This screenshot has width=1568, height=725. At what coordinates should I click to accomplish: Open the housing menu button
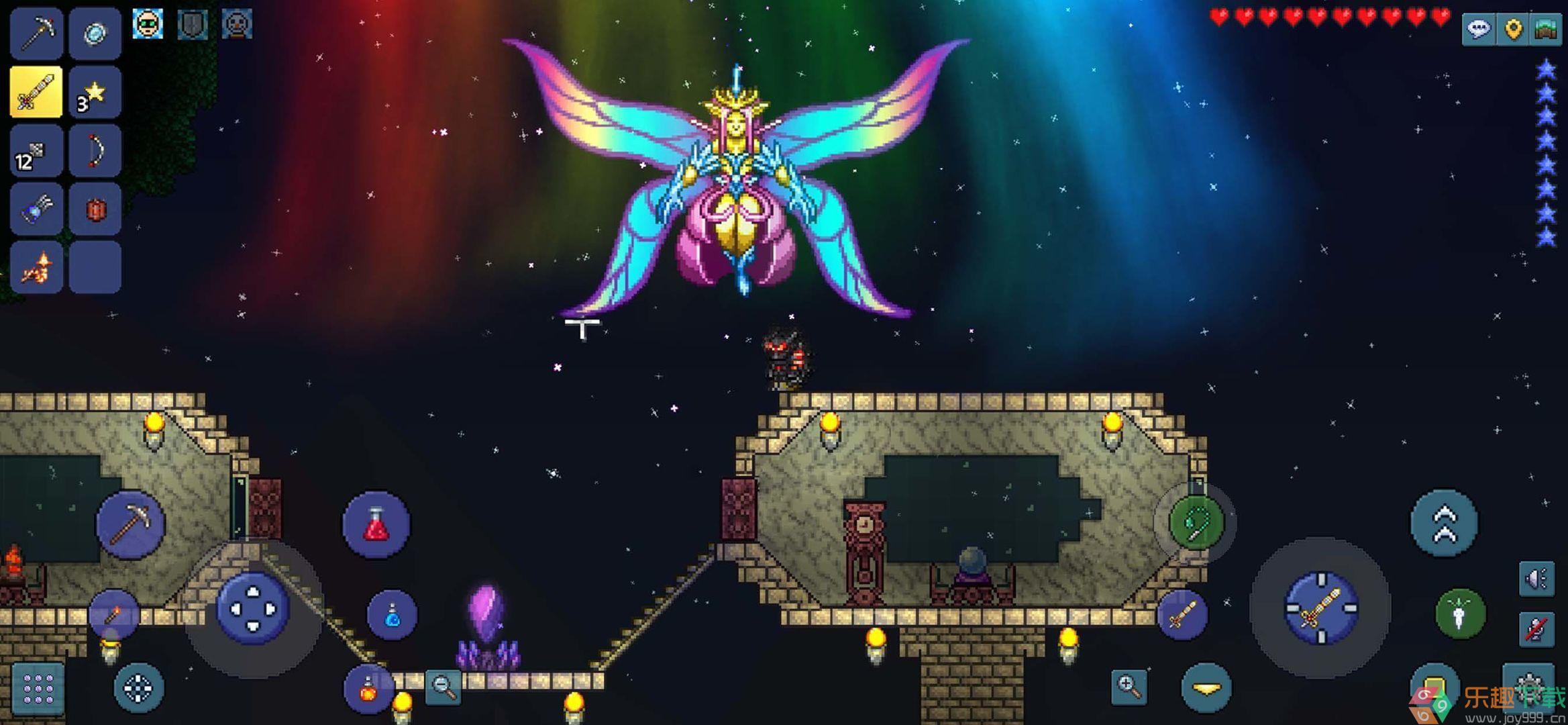click(1546, 29)
